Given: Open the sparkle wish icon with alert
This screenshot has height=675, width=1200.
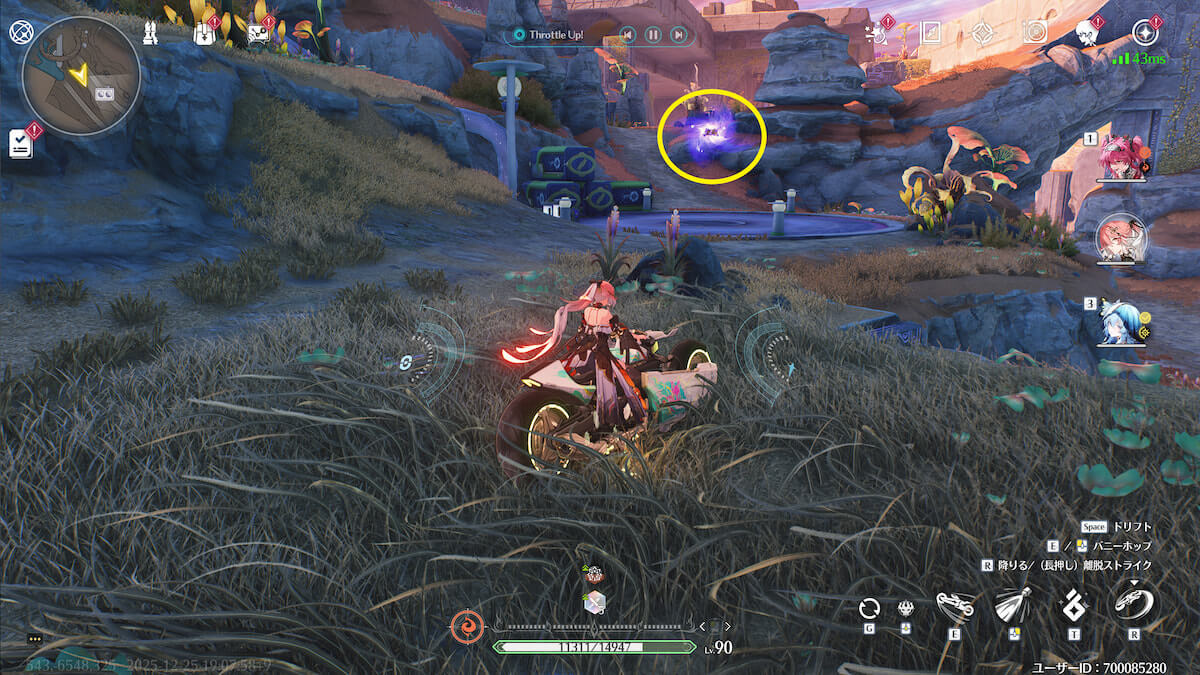Looking at the screenshot, I should point(880,33).
